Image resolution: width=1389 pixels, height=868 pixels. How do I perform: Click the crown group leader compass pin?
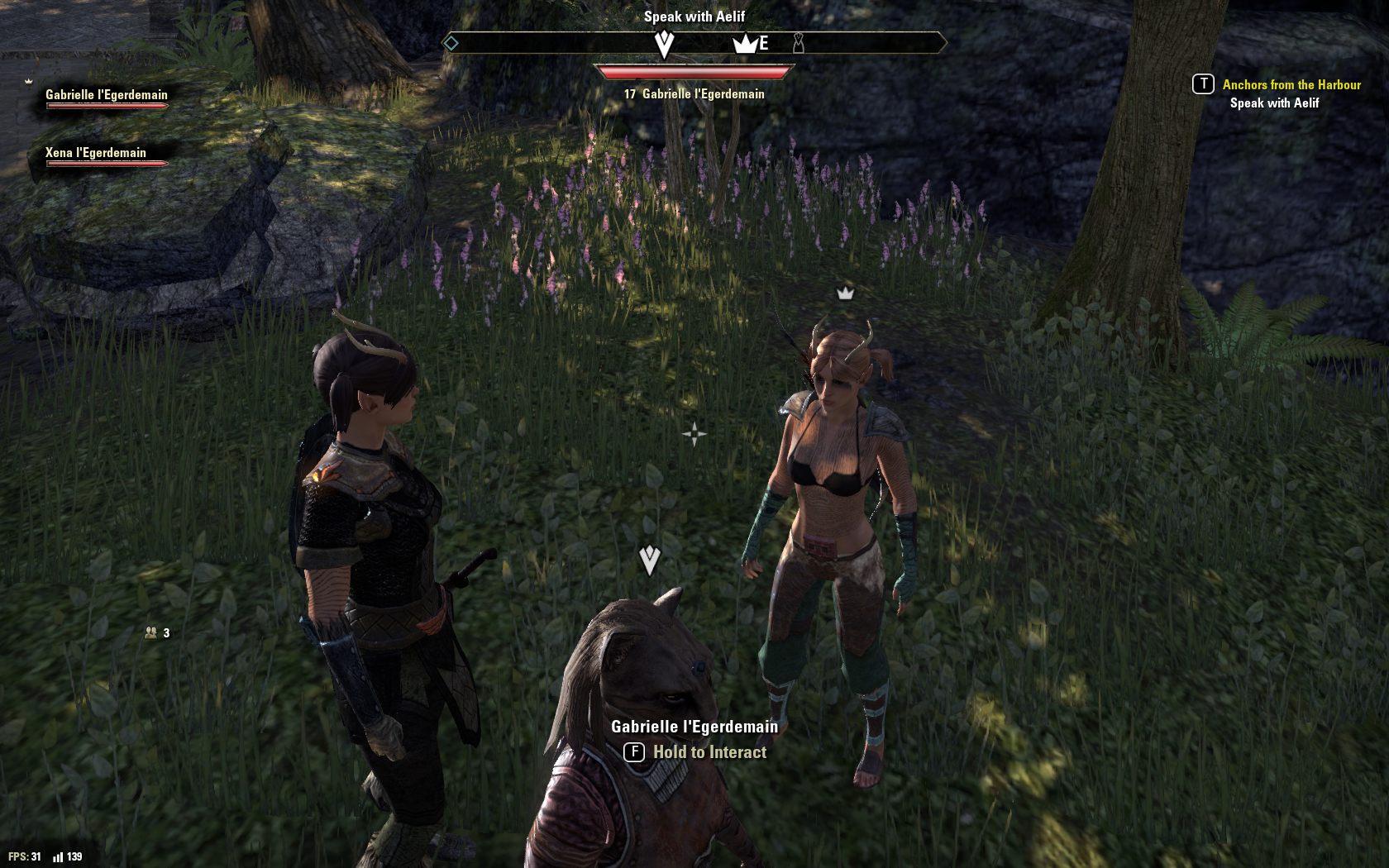745,44
